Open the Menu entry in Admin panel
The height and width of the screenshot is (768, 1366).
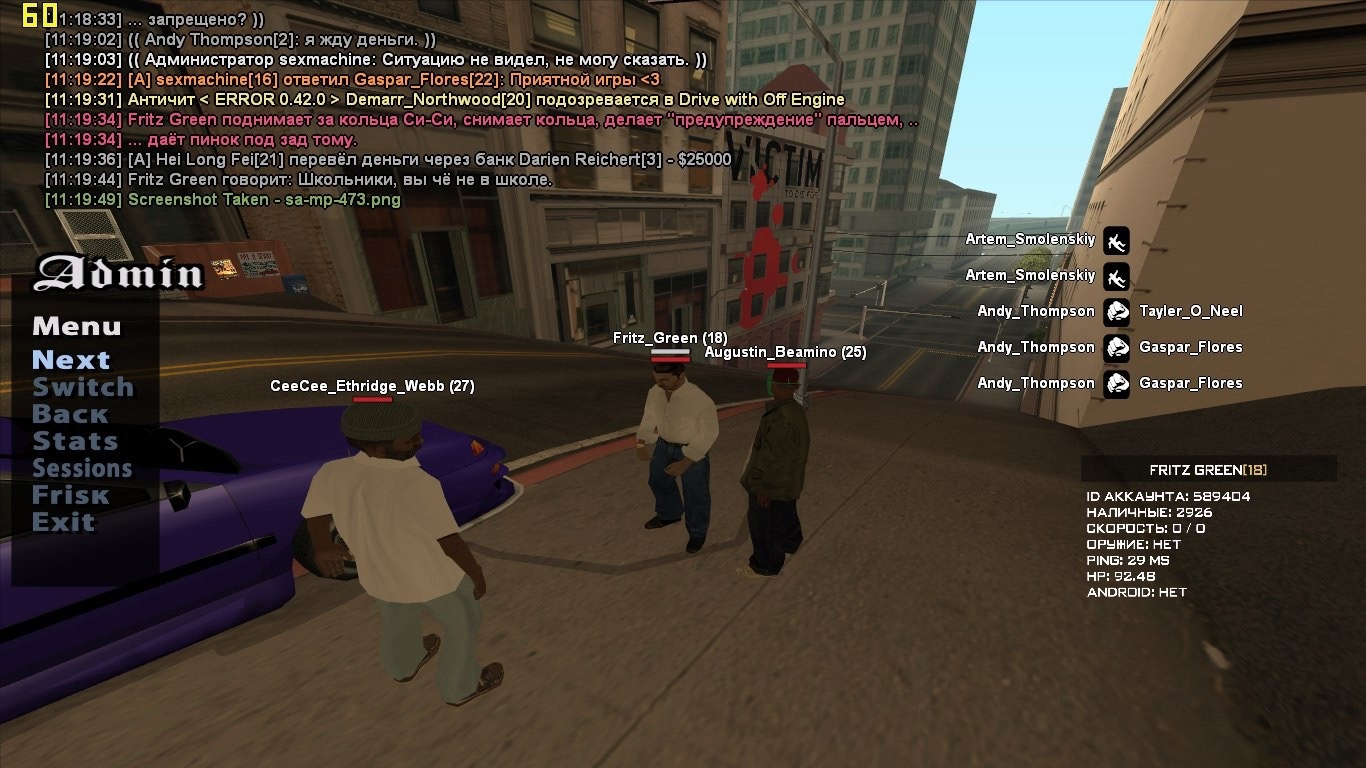(x=76, y=327)
